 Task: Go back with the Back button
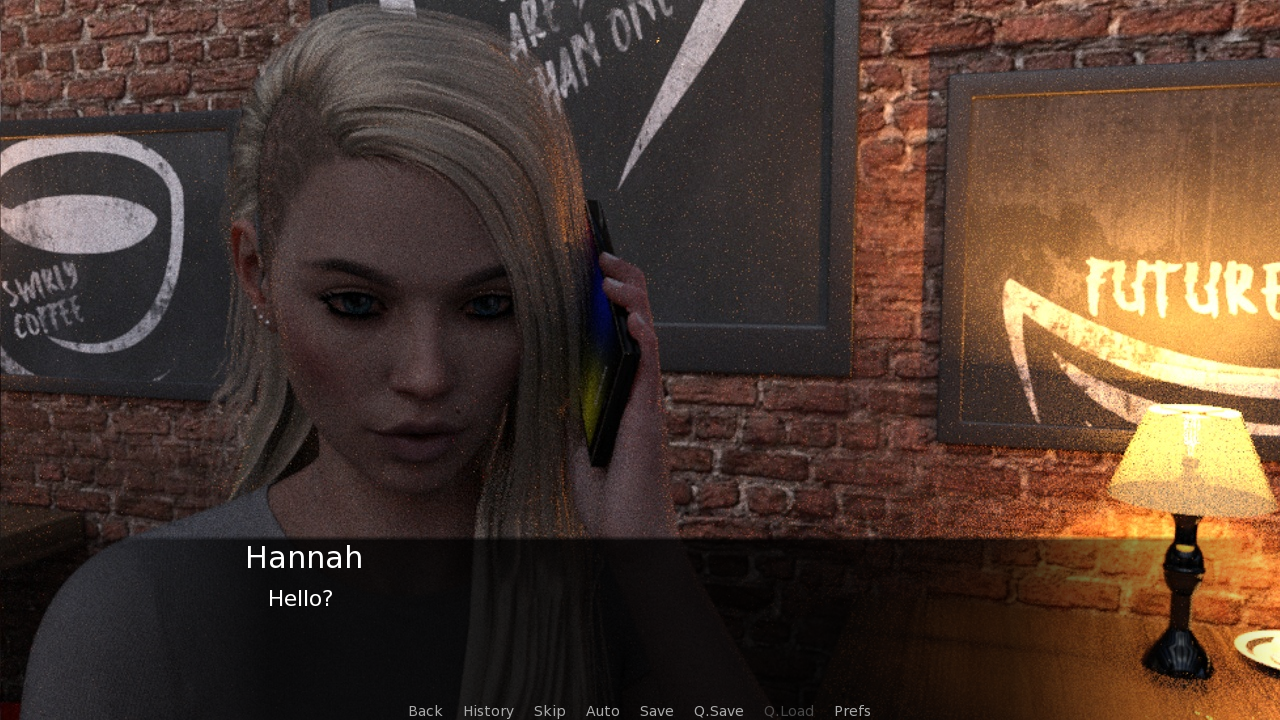coord(425,711)
